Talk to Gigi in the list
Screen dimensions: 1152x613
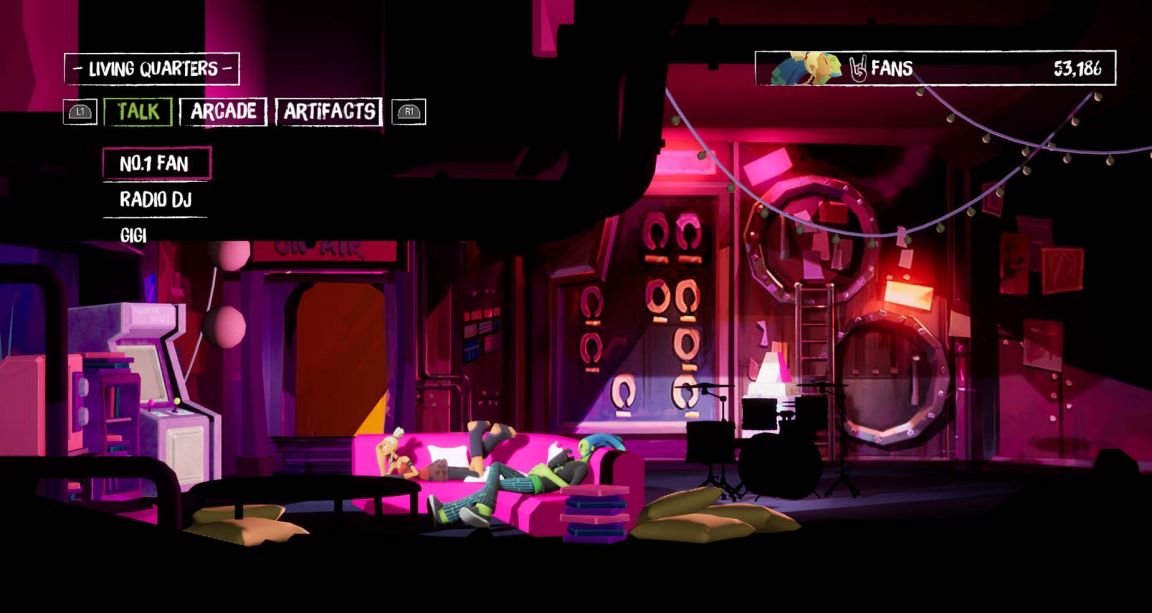134,235
